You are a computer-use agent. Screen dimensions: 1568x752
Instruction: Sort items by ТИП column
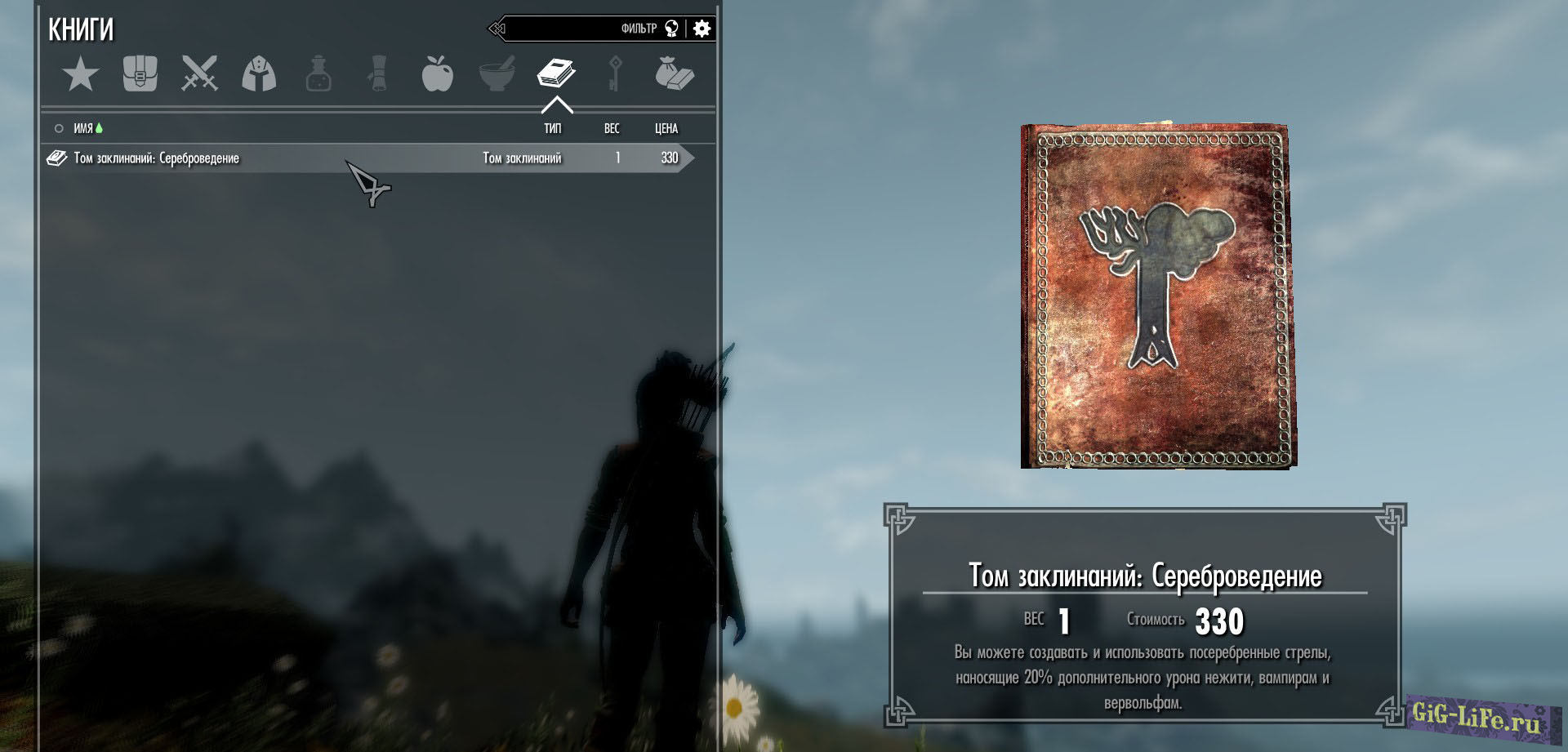[x=553, y=129]
